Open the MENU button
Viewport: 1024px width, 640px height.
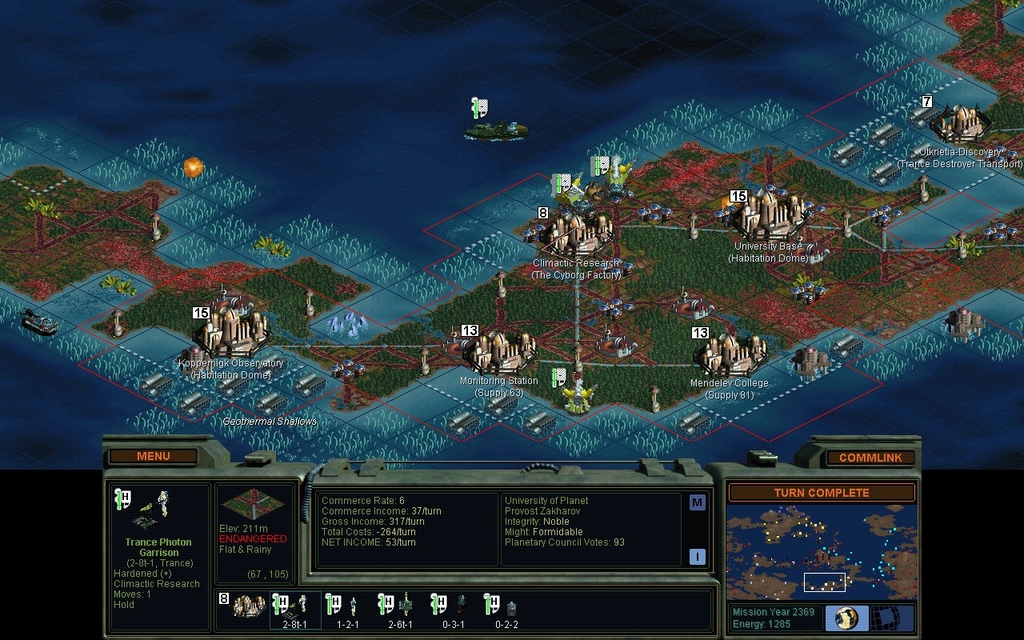click(153, 456)
